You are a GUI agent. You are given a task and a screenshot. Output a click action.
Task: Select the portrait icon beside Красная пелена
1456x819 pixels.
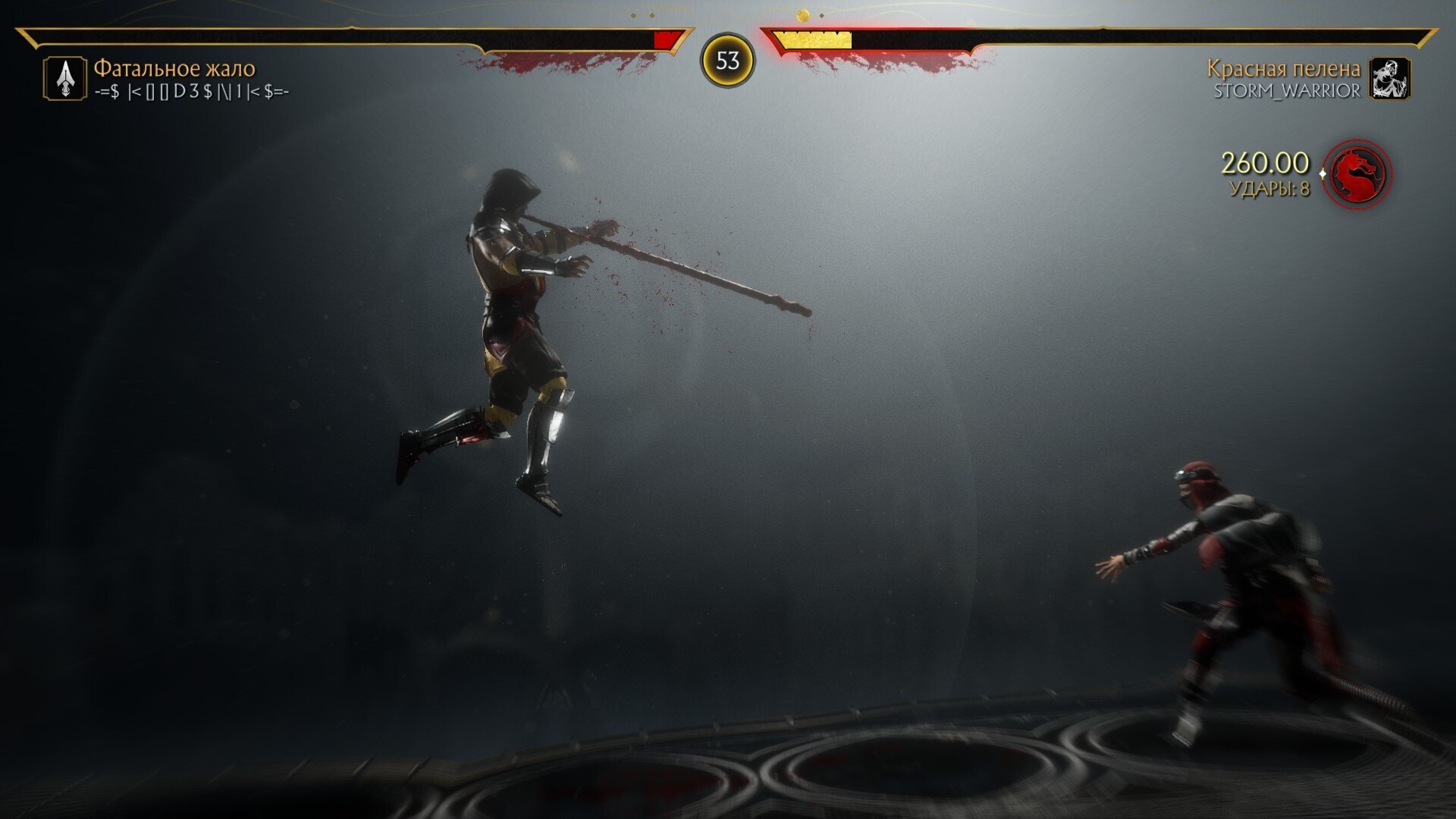pyautogui.click(x=1390, y=79)
